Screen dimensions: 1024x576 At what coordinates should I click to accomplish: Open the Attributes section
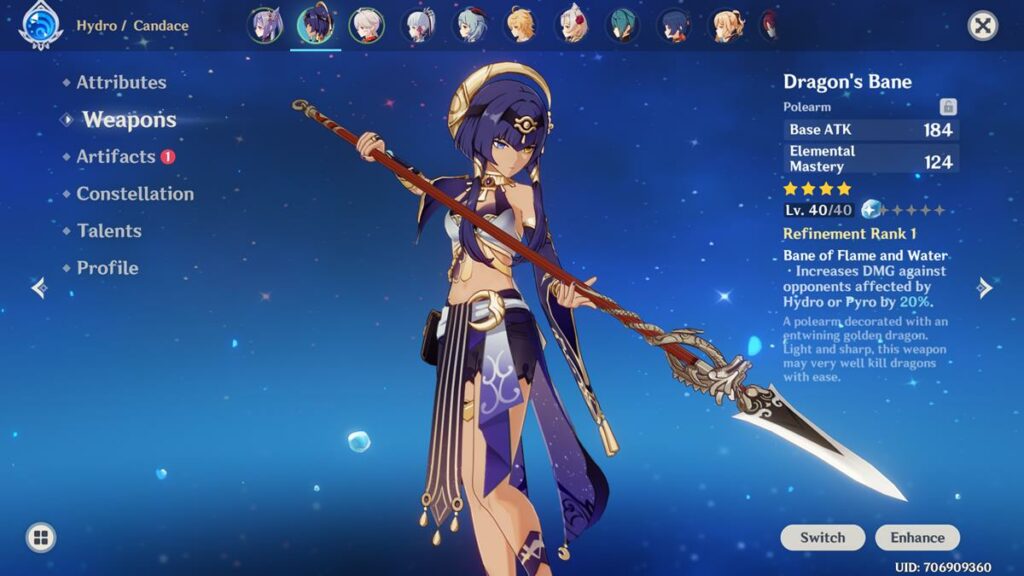point(121,83)
